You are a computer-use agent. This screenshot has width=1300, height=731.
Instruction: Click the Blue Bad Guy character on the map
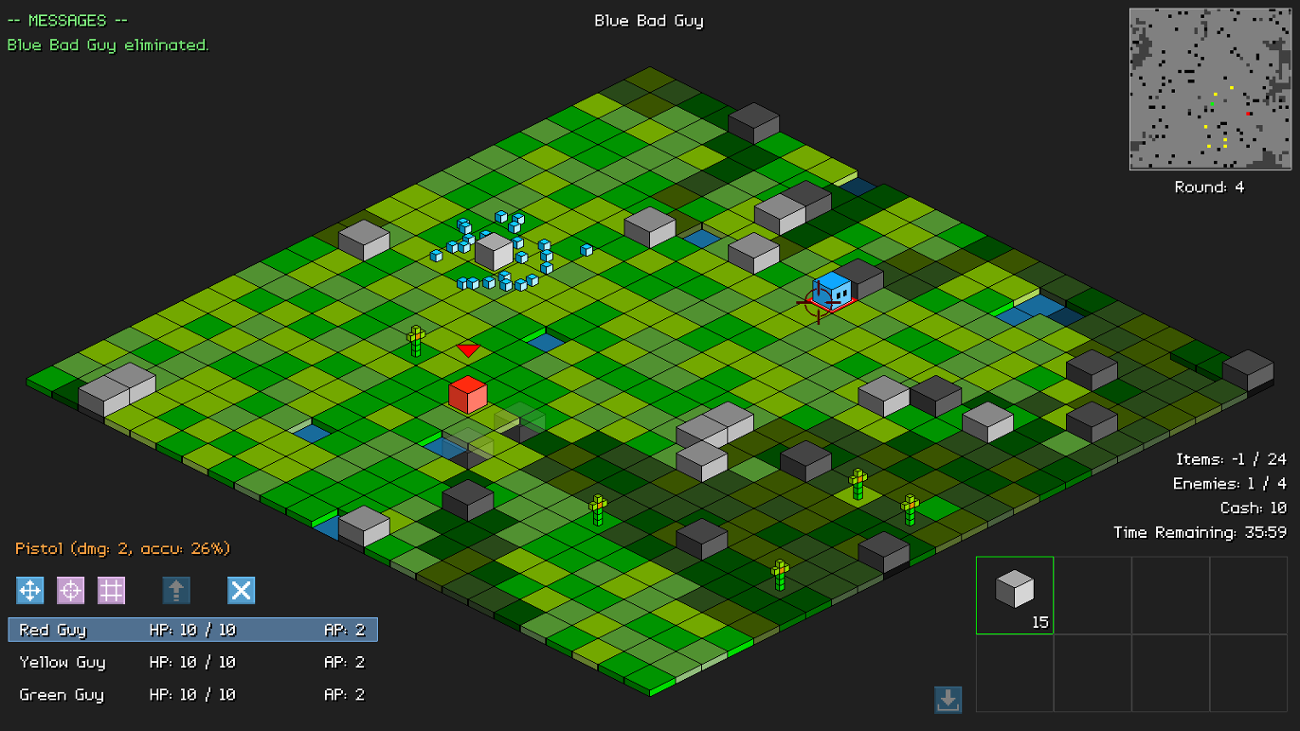pos(831,291)
